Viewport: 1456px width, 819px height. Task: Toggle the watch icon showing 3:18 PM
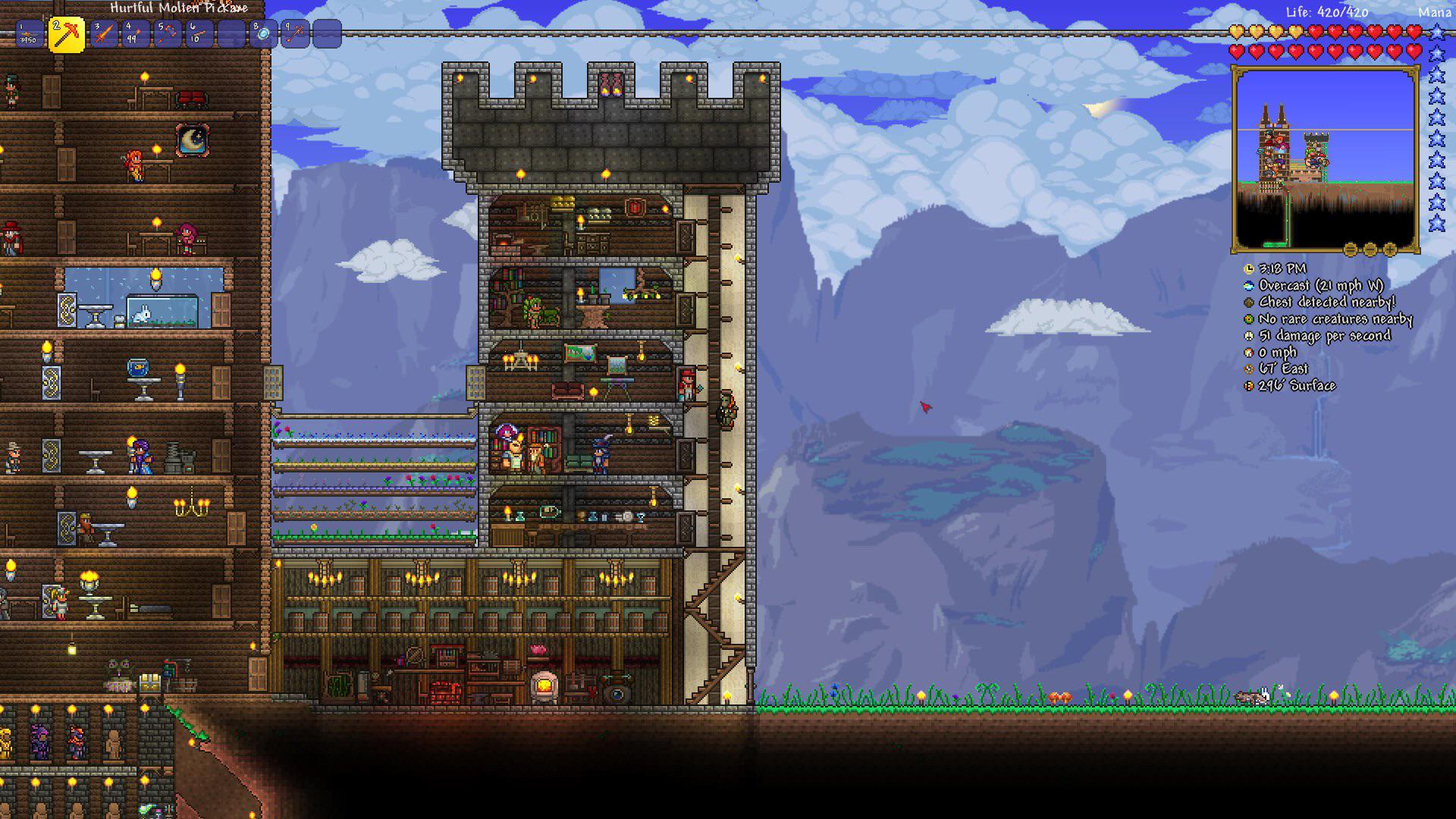1247,268
